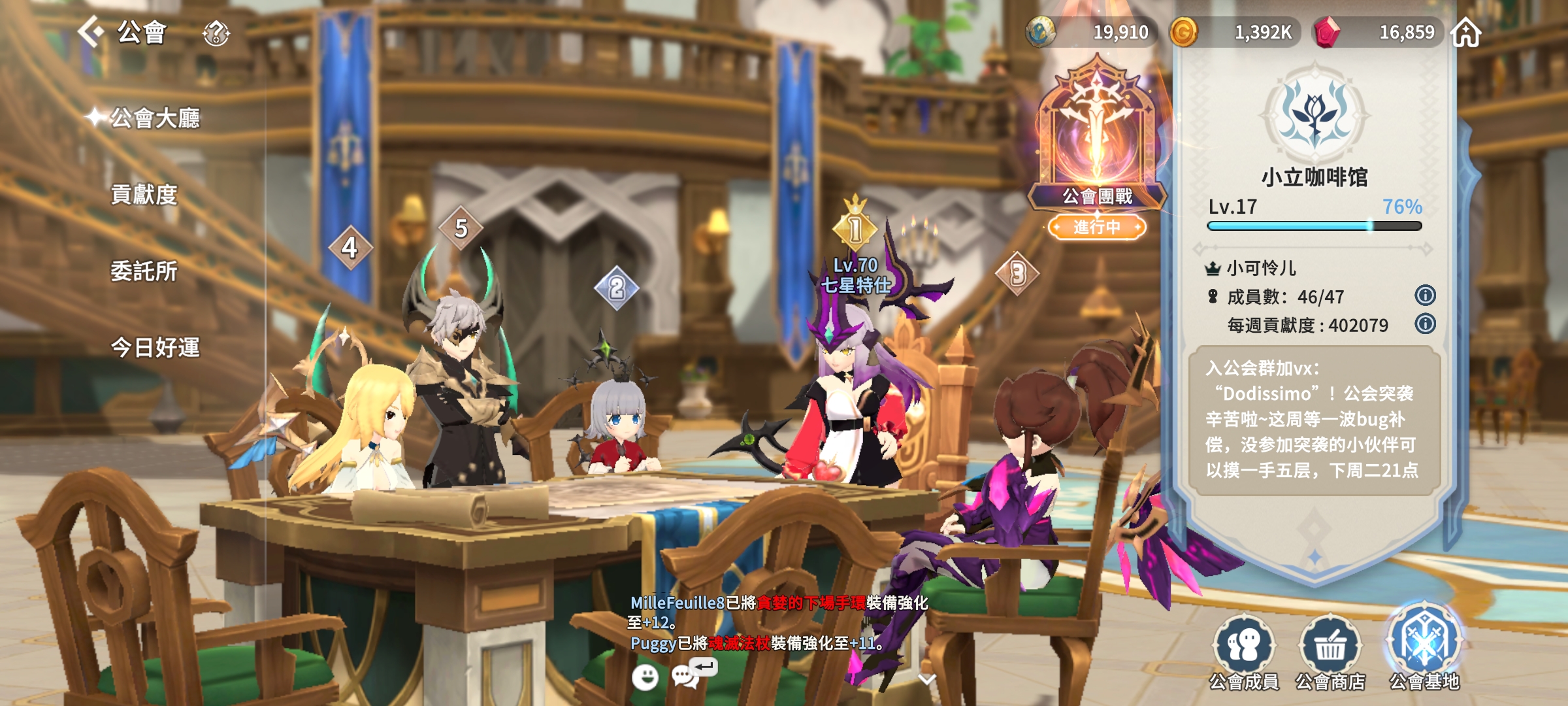
Task: Show info for 每週貢獻度 weekly contribution
Action: click(x=1425, y=324)
